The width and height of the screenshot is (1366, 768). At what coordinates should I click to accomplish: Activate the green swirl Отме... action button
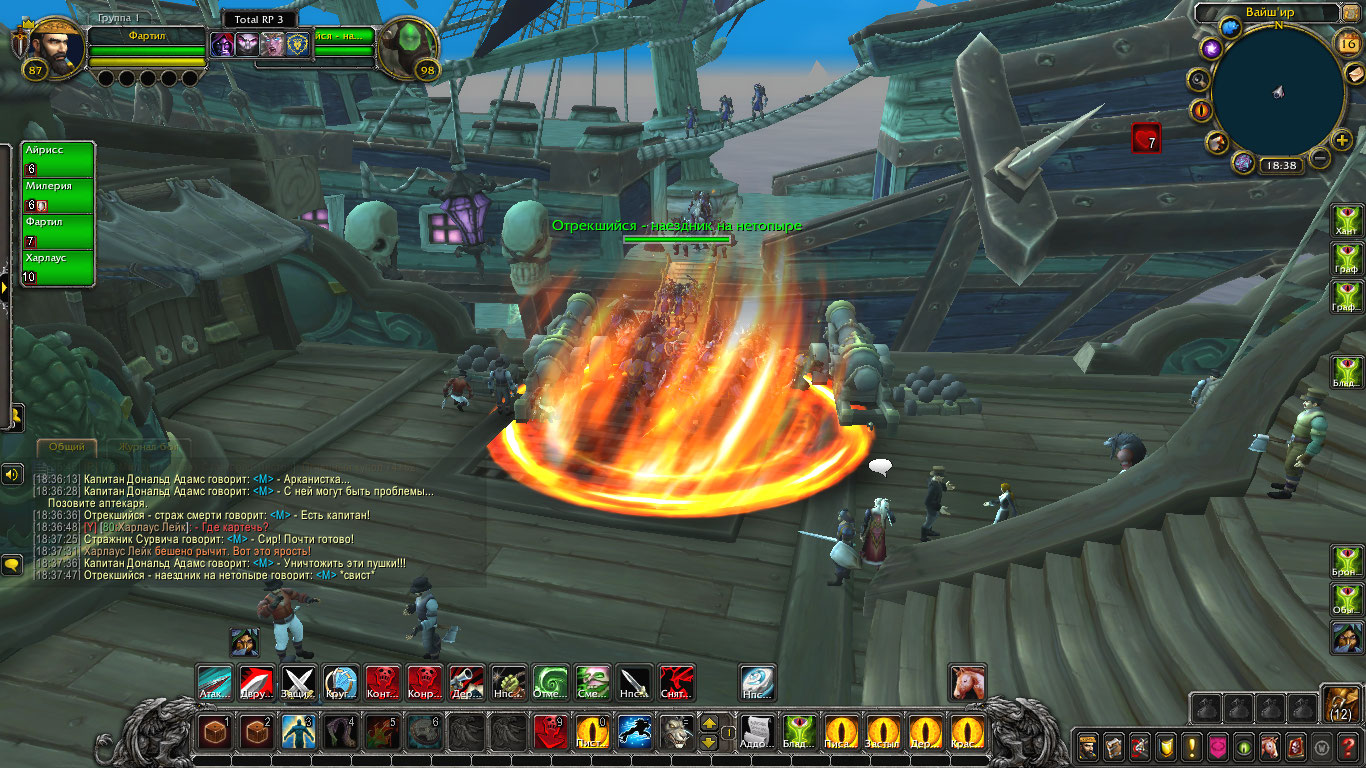(549, 683)
